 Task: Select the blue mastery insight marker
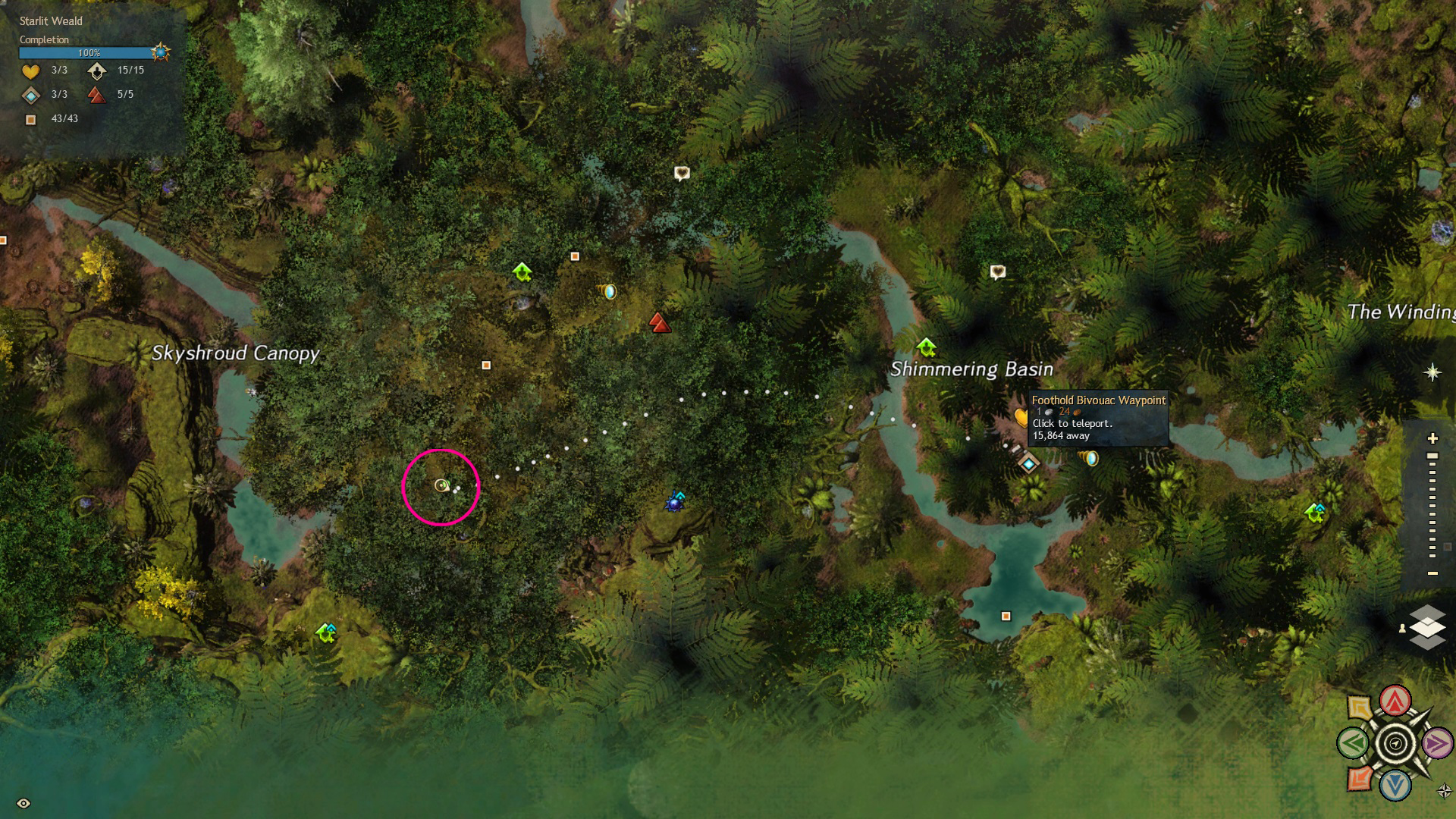(x=674, y=502)
